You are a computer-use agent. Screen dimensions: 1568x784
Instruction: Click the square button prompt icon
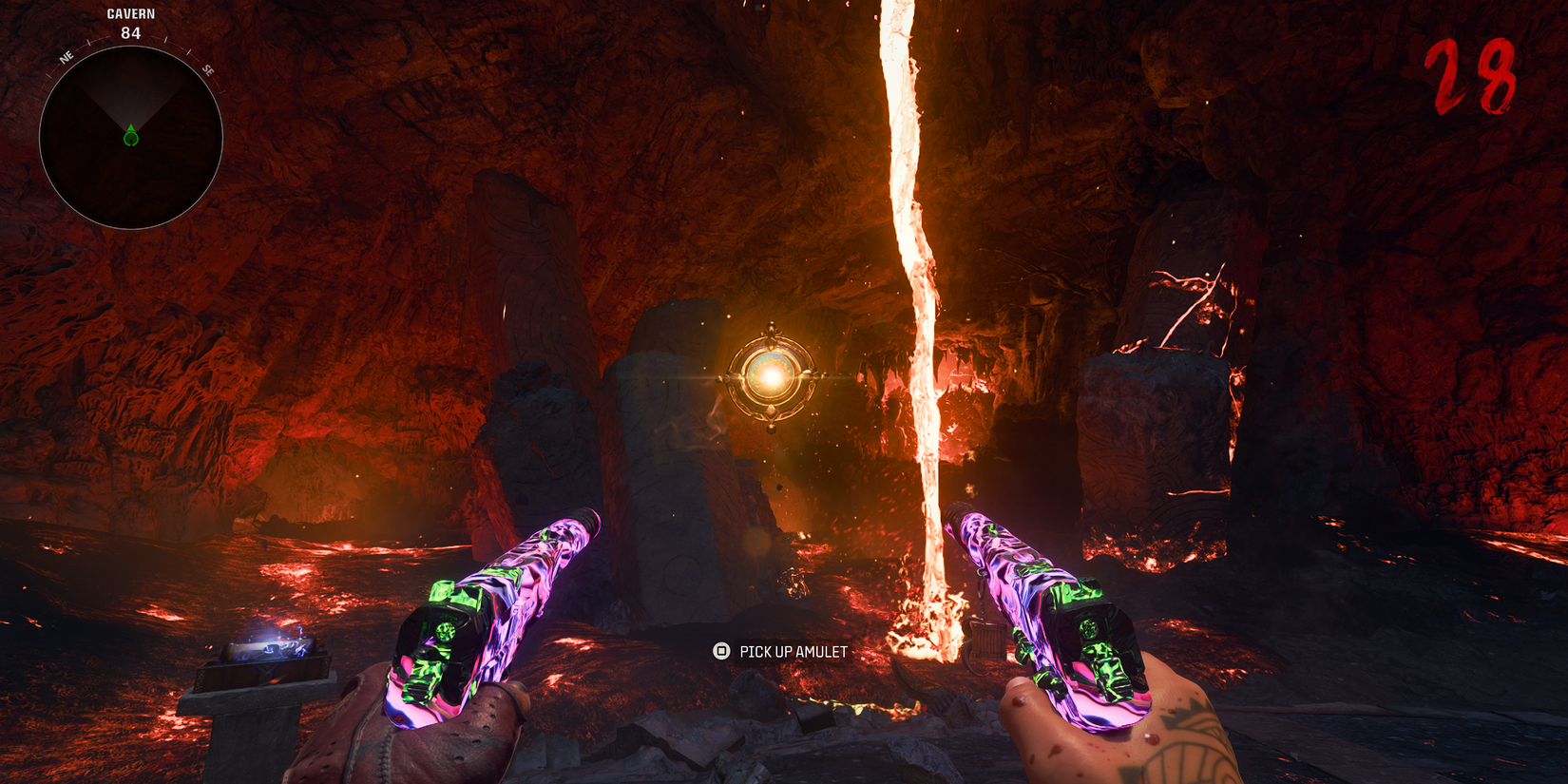pyautogui.click(x=719, y=653)
